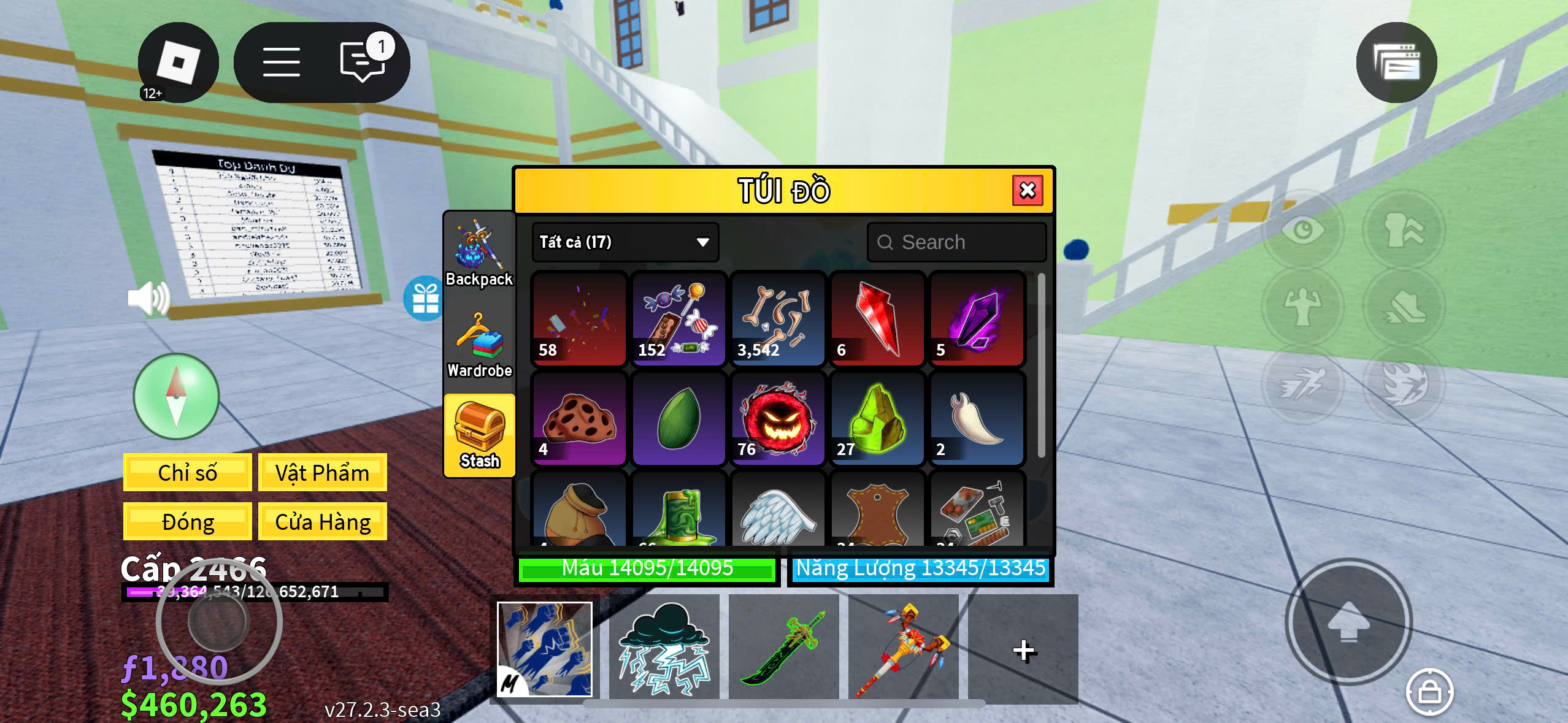Open the Roblox logo menu

178,62
